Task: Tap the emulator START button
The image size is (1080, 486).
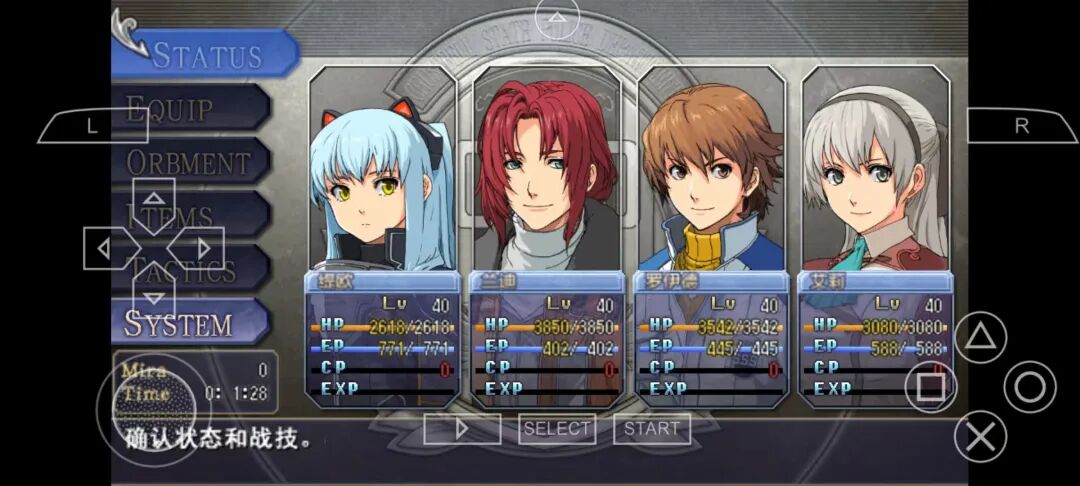Action: 652,429
